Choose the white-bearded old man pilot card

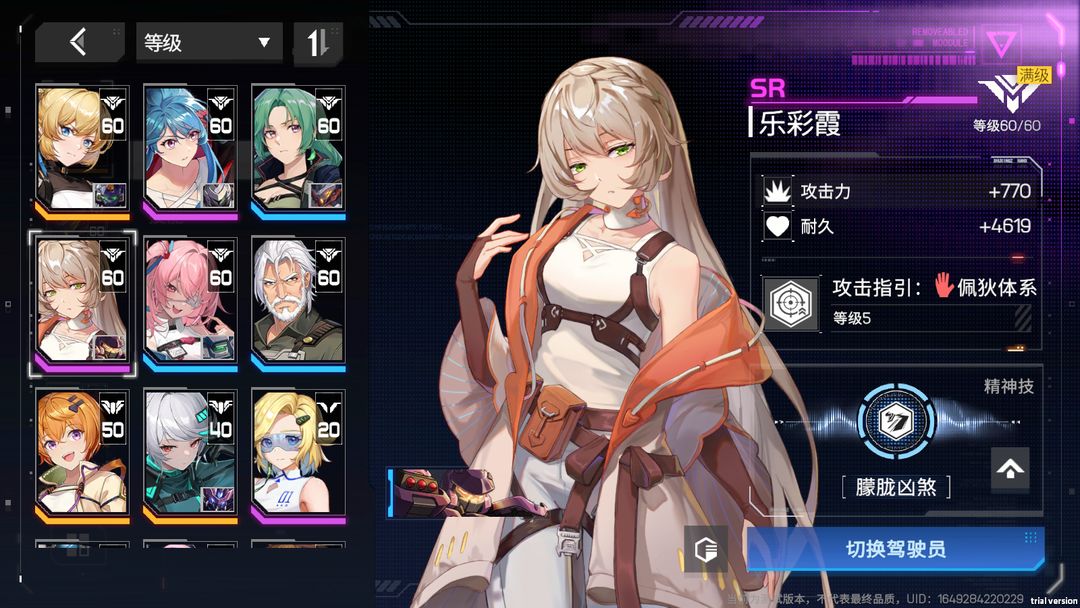pyautogui.click(x=298, y=302)
